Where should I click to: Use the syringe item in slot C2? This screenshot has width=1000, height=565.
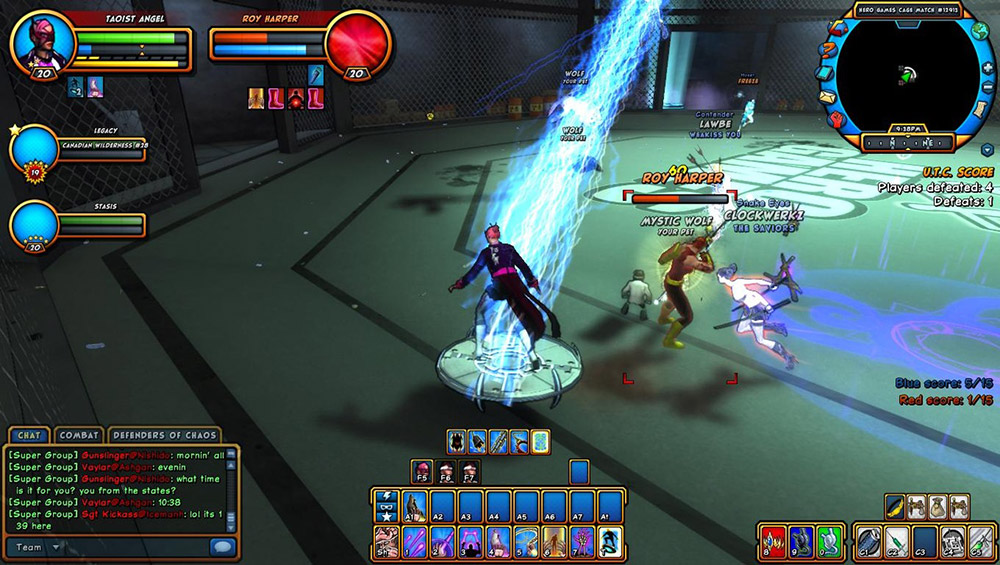pyautogui.click(x=897, y=542)
